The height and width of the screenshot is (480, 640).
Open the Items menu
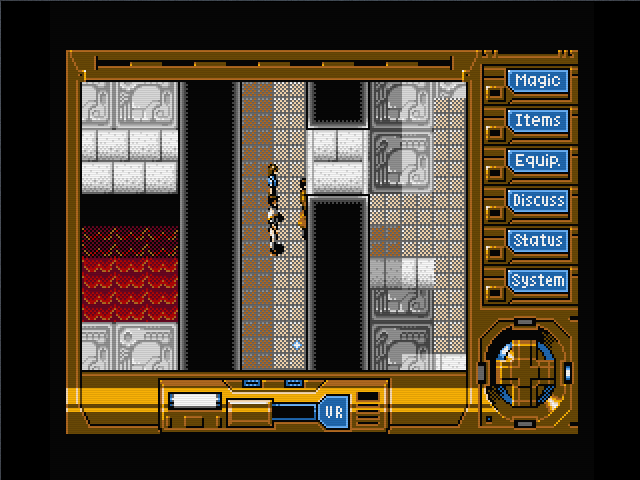(538, 121)
